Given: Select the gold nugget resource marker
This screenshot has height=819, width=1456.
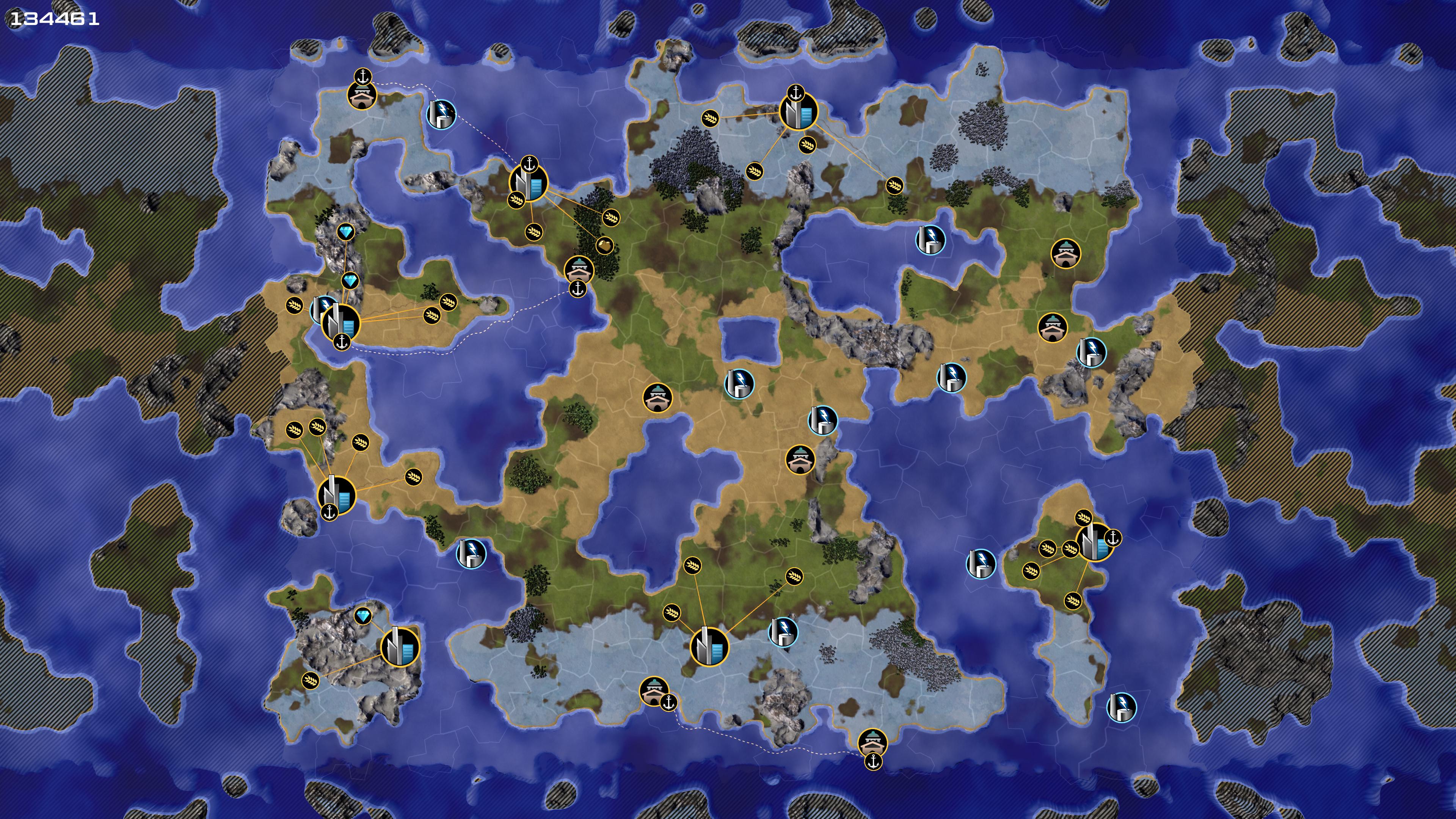Looking at the screenshot, I should 604,245.
